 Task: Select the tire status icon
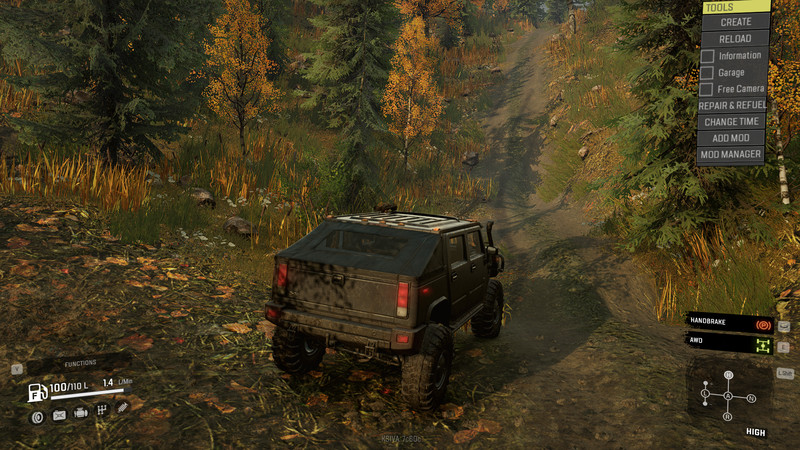coord(37,416)
